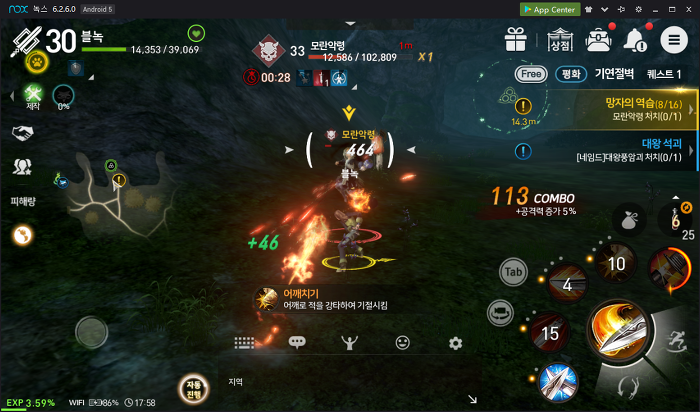The image size is (700, 412).
Task: Open the 제작 crafting icon
Action: 32,96
